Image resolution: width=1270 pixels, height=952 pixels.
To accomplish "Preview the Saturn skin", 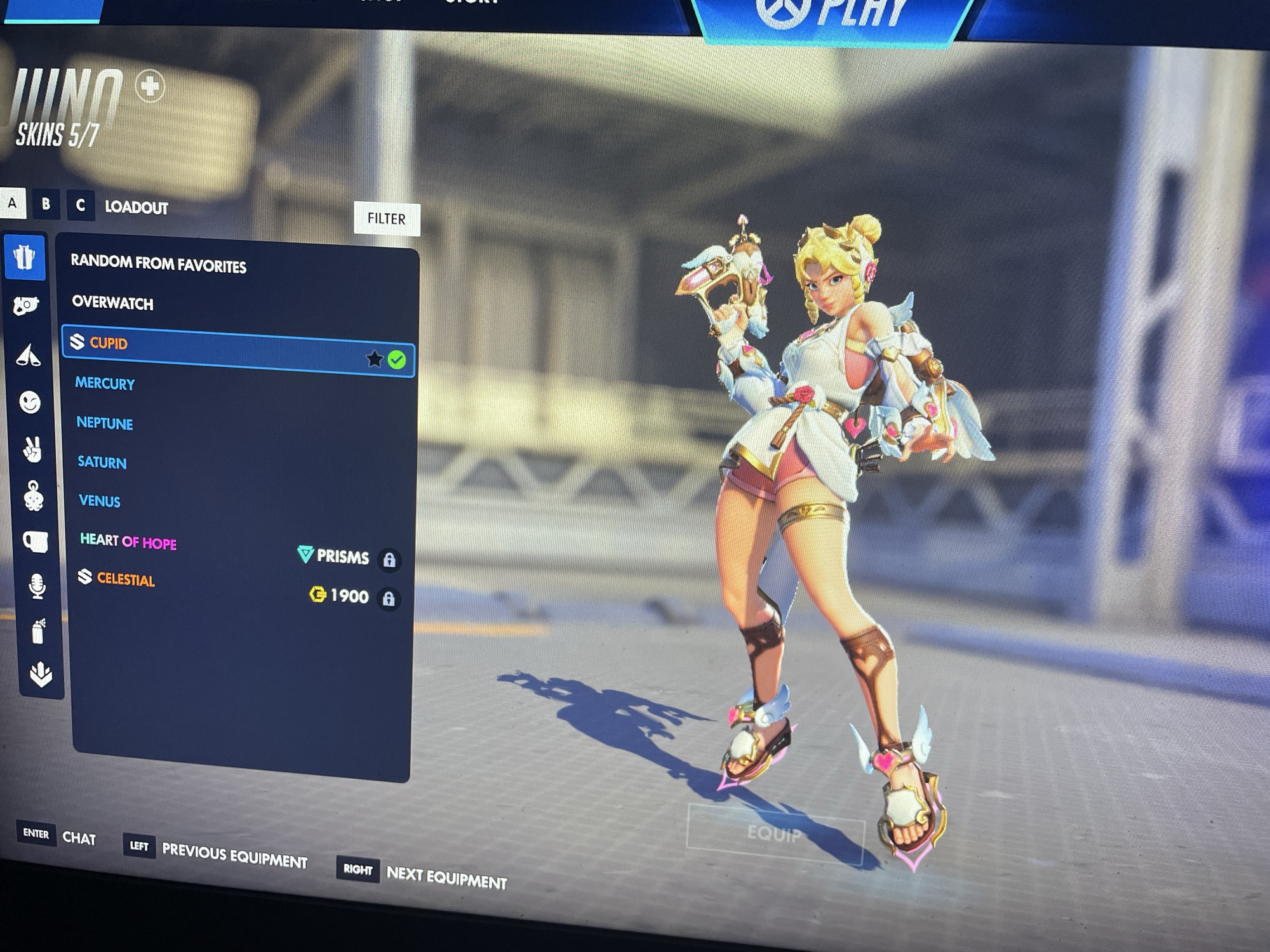I will 102,462.
